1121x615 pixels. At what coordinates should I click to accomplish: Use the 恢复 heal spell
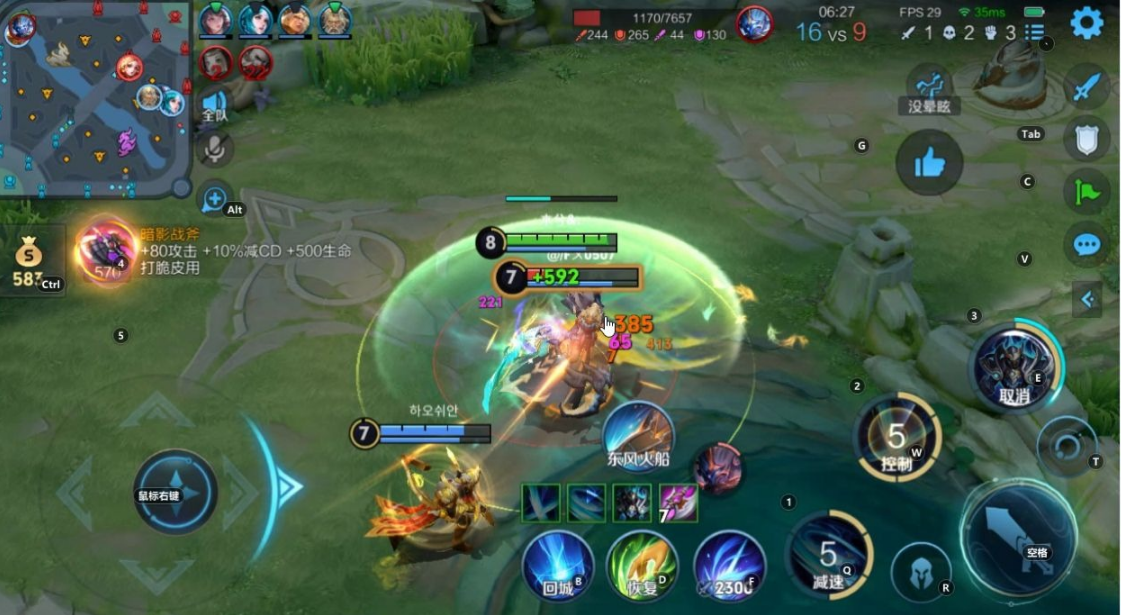point(644,566)
